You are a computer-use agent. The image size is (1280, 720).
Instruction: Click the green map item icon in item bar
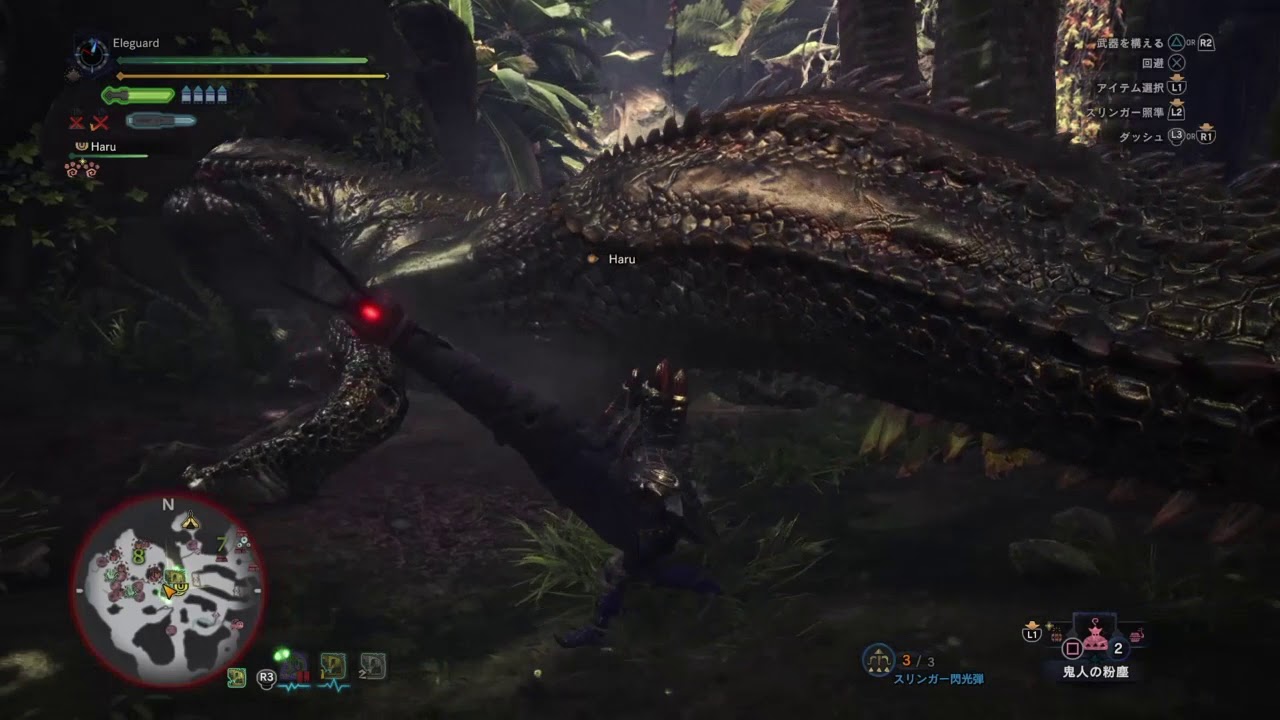point(236,678)
